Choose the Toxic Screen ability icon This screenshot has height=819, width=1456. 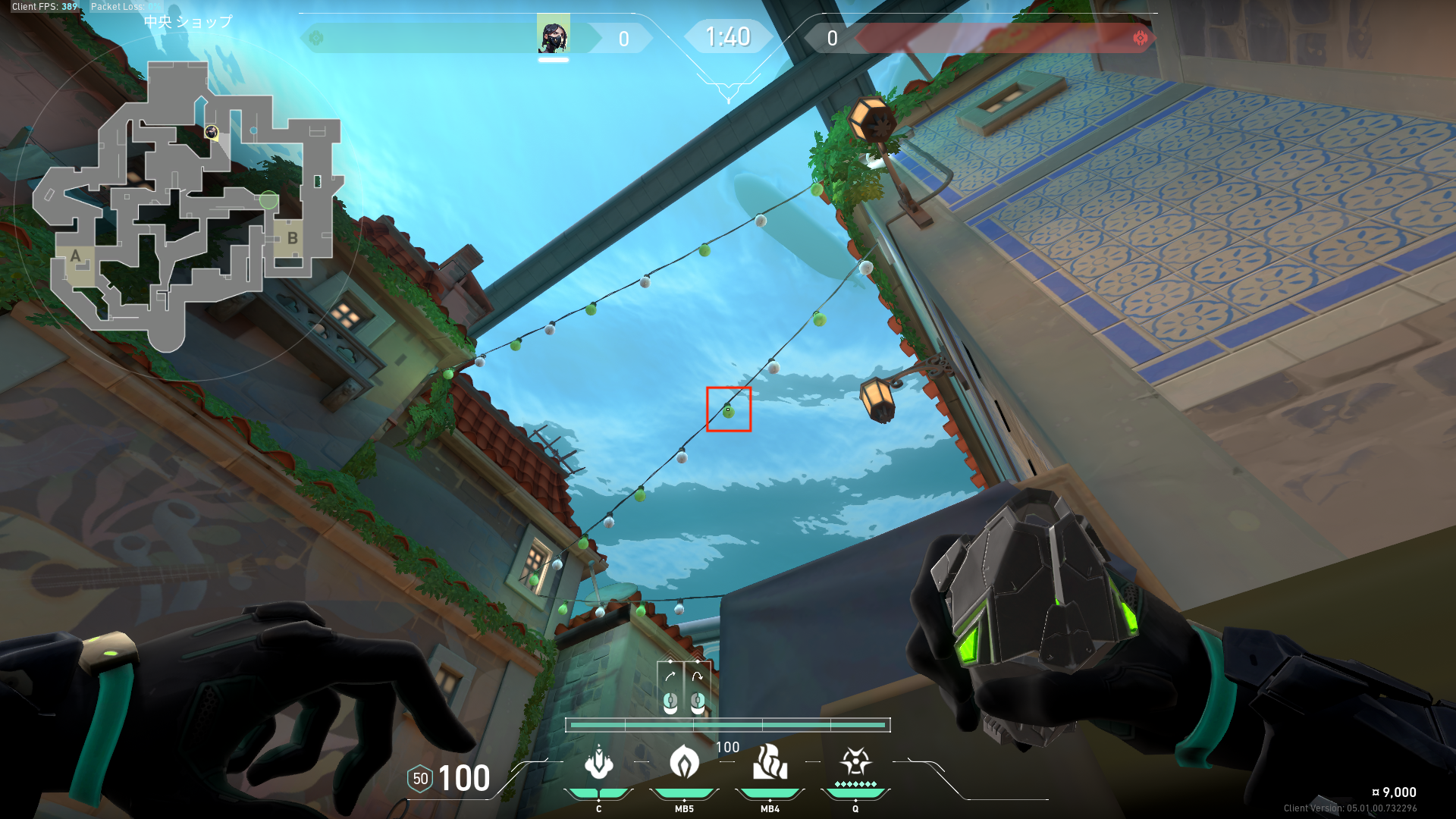pos(770,762)
